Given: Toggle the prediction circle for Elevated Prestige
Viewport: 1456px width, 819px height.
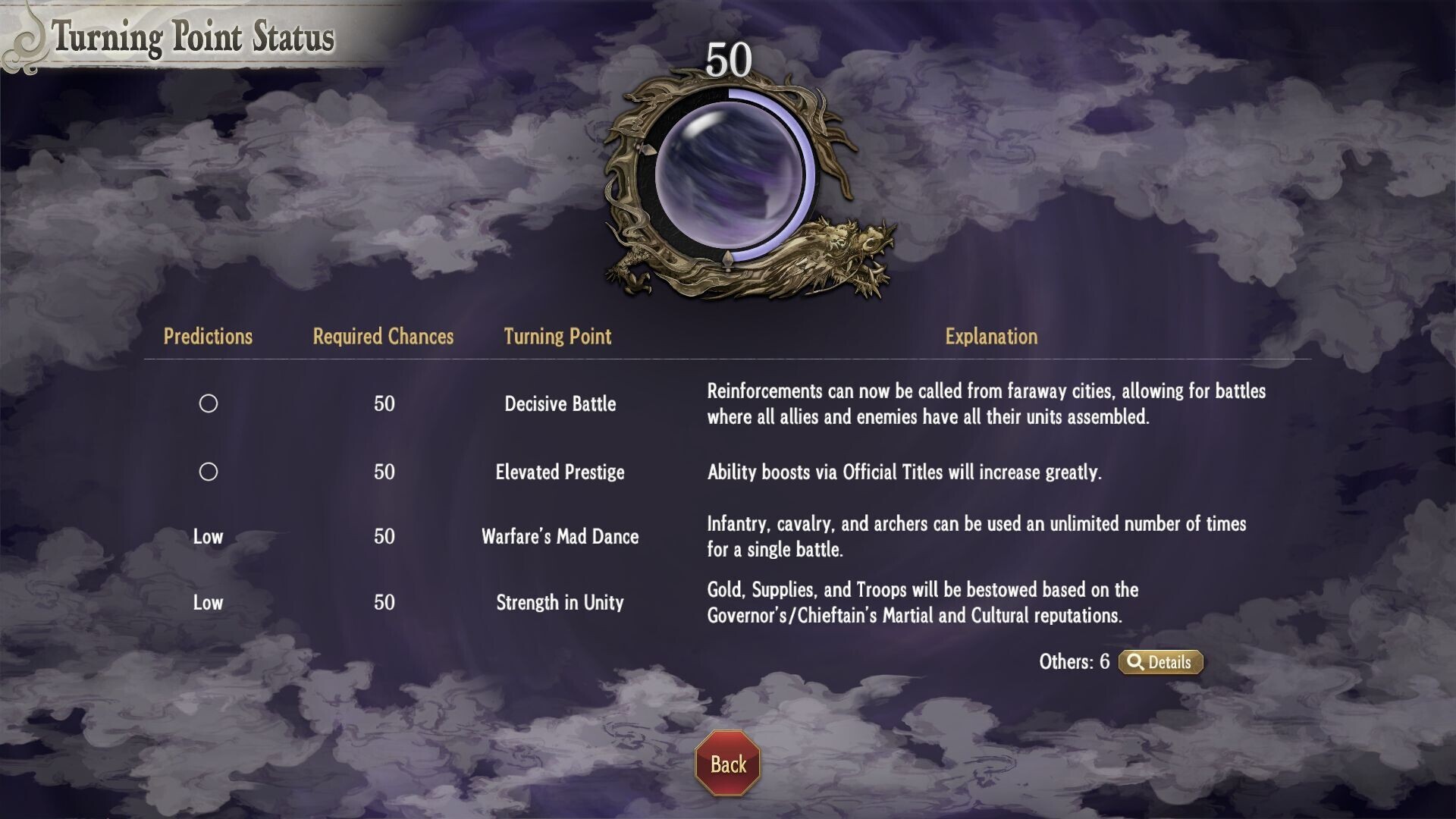Looking at the screenshot, I should coord(209,472).
